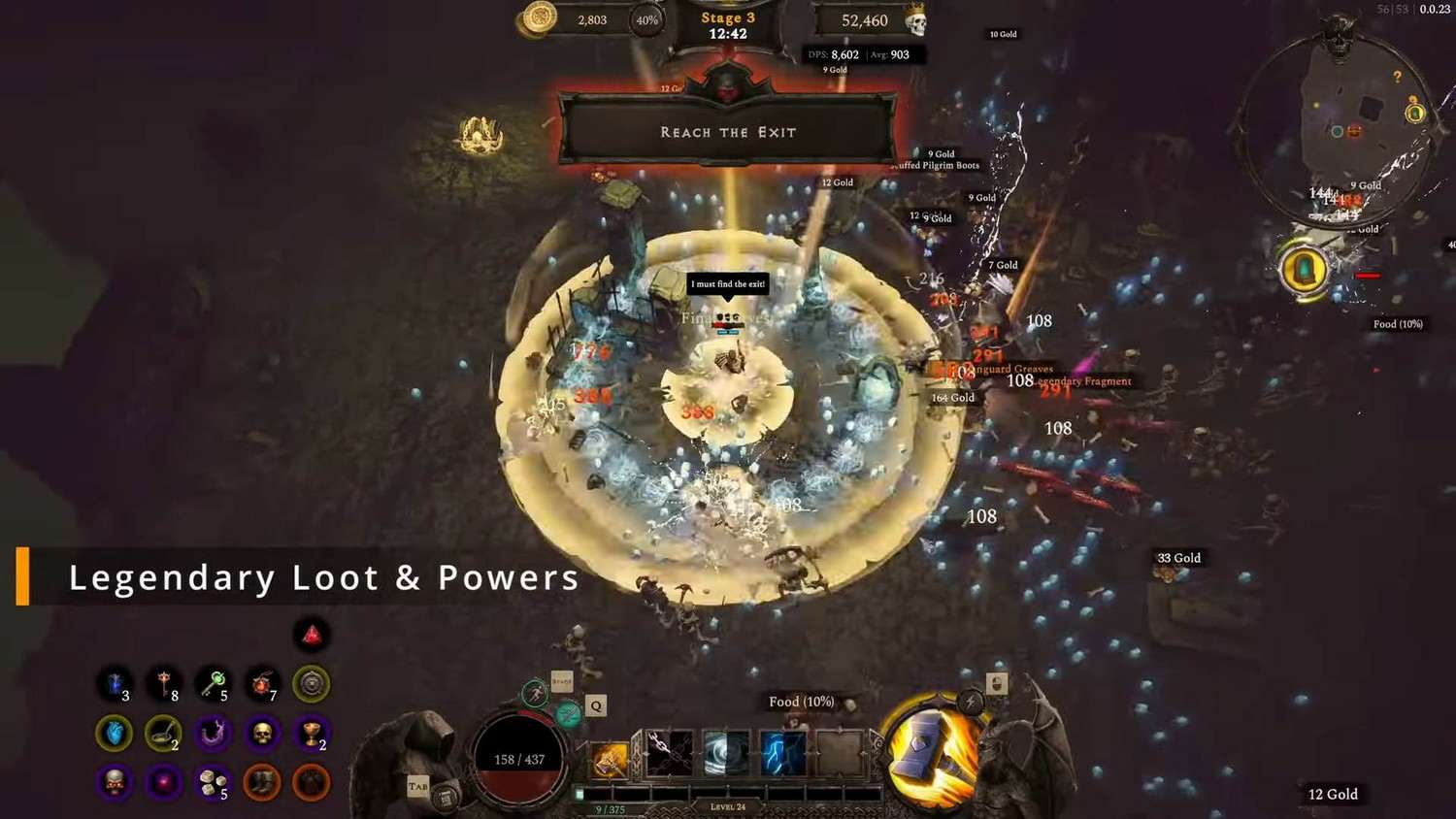The width and height of the screenshot is (1456, 819).
Task: Trigger the running figure dash ability
Action: (x=535, y=693)
